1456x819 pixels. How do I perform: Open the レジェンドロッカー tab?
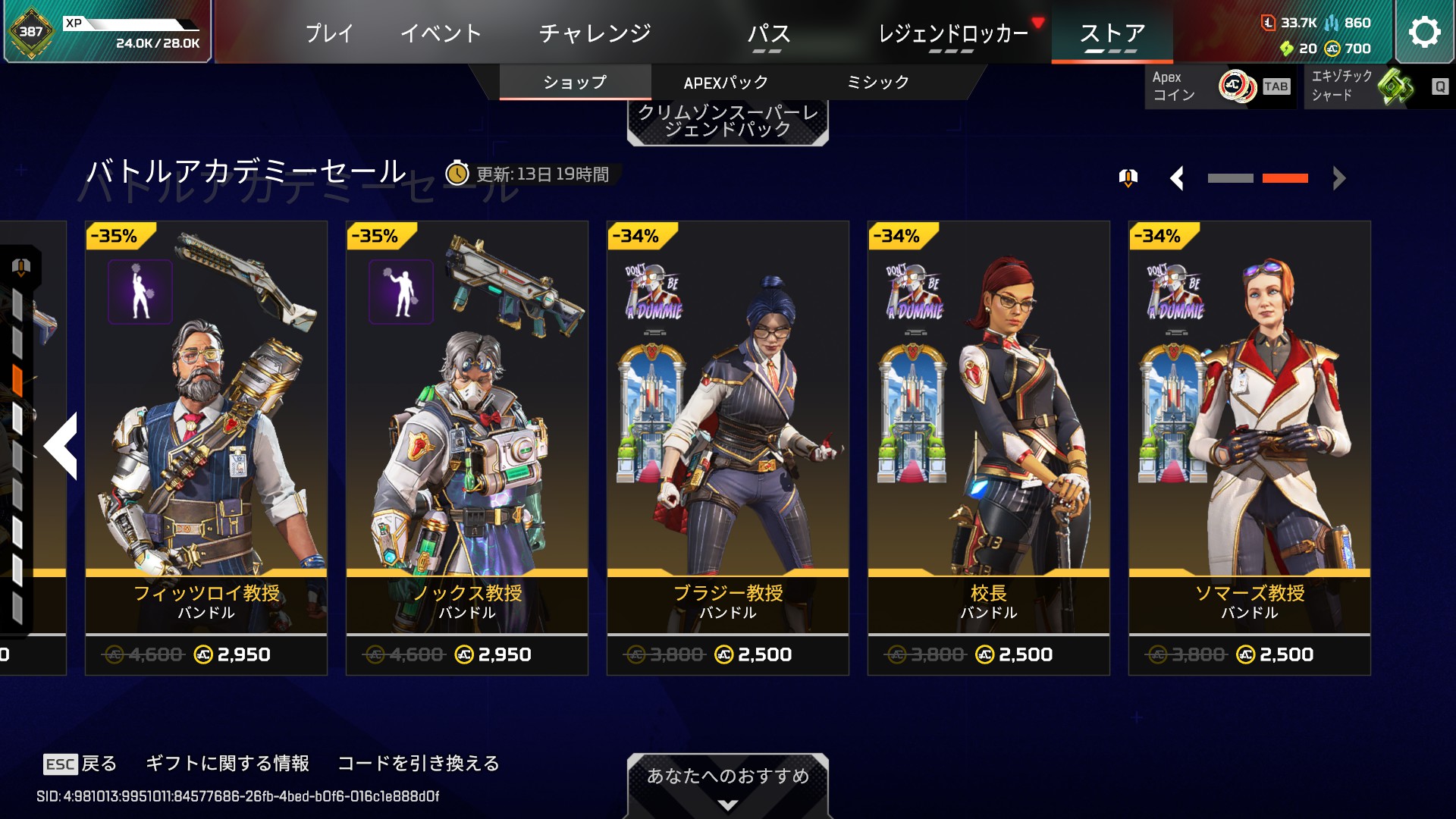coord(953,33)
